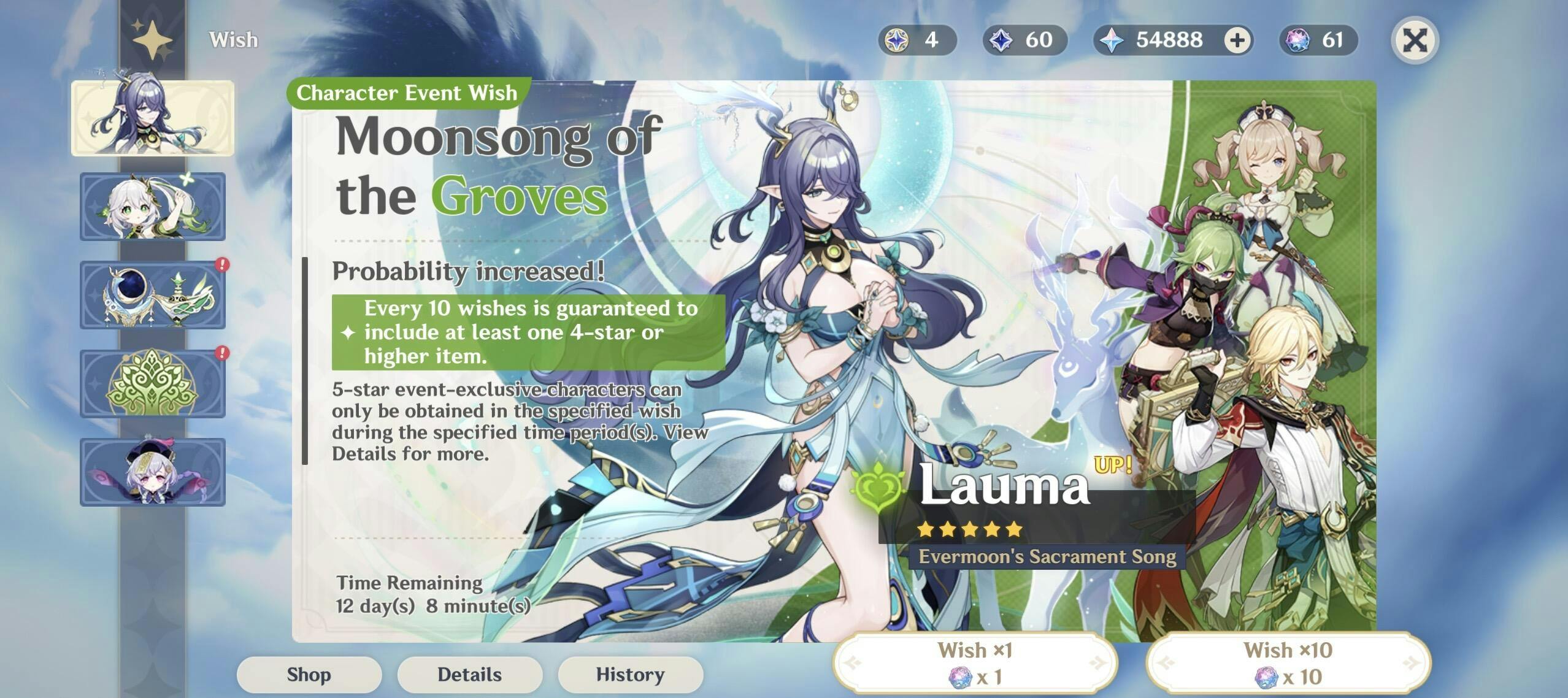View banner Details
This screenshot has width=1568, height=698.
click(x=469, y=674)
